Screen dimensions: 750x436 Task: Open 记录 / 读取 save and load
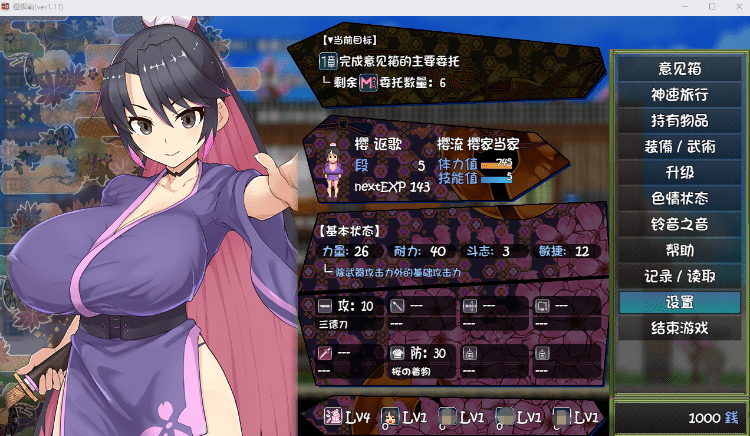[678, 276]
